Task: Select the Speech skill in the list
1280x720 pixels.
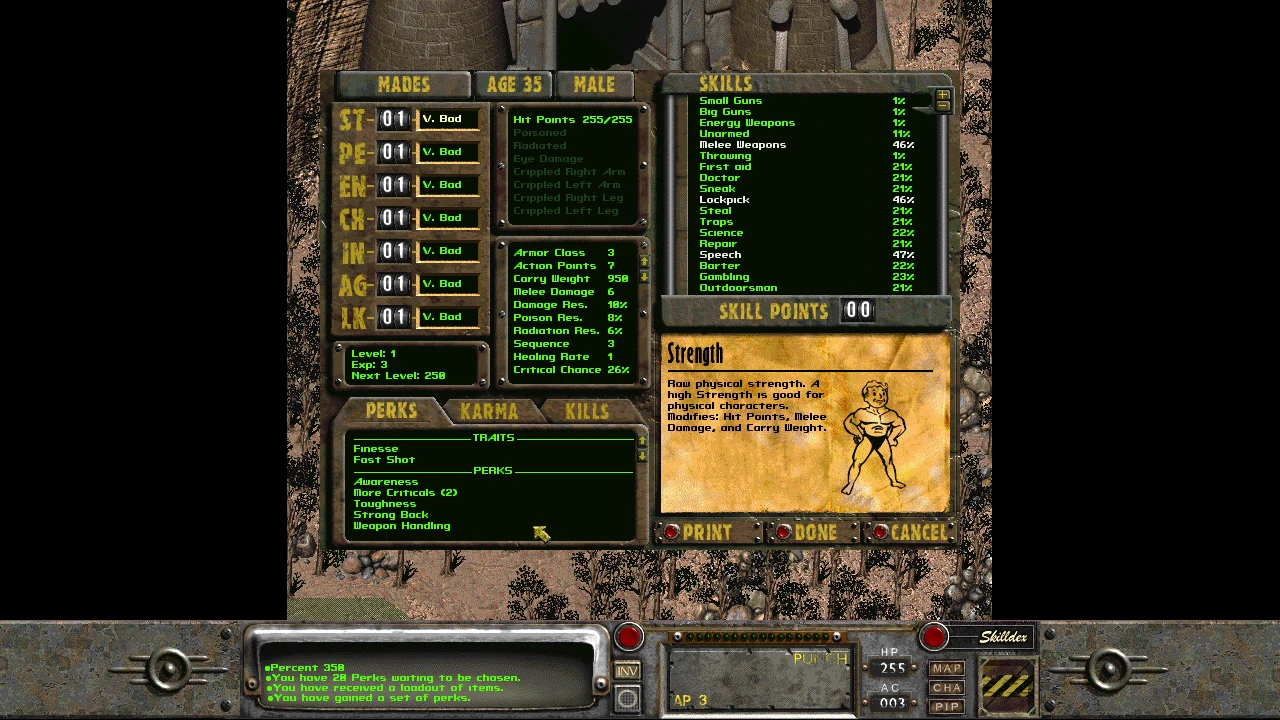Action: (x=720, y=255)
